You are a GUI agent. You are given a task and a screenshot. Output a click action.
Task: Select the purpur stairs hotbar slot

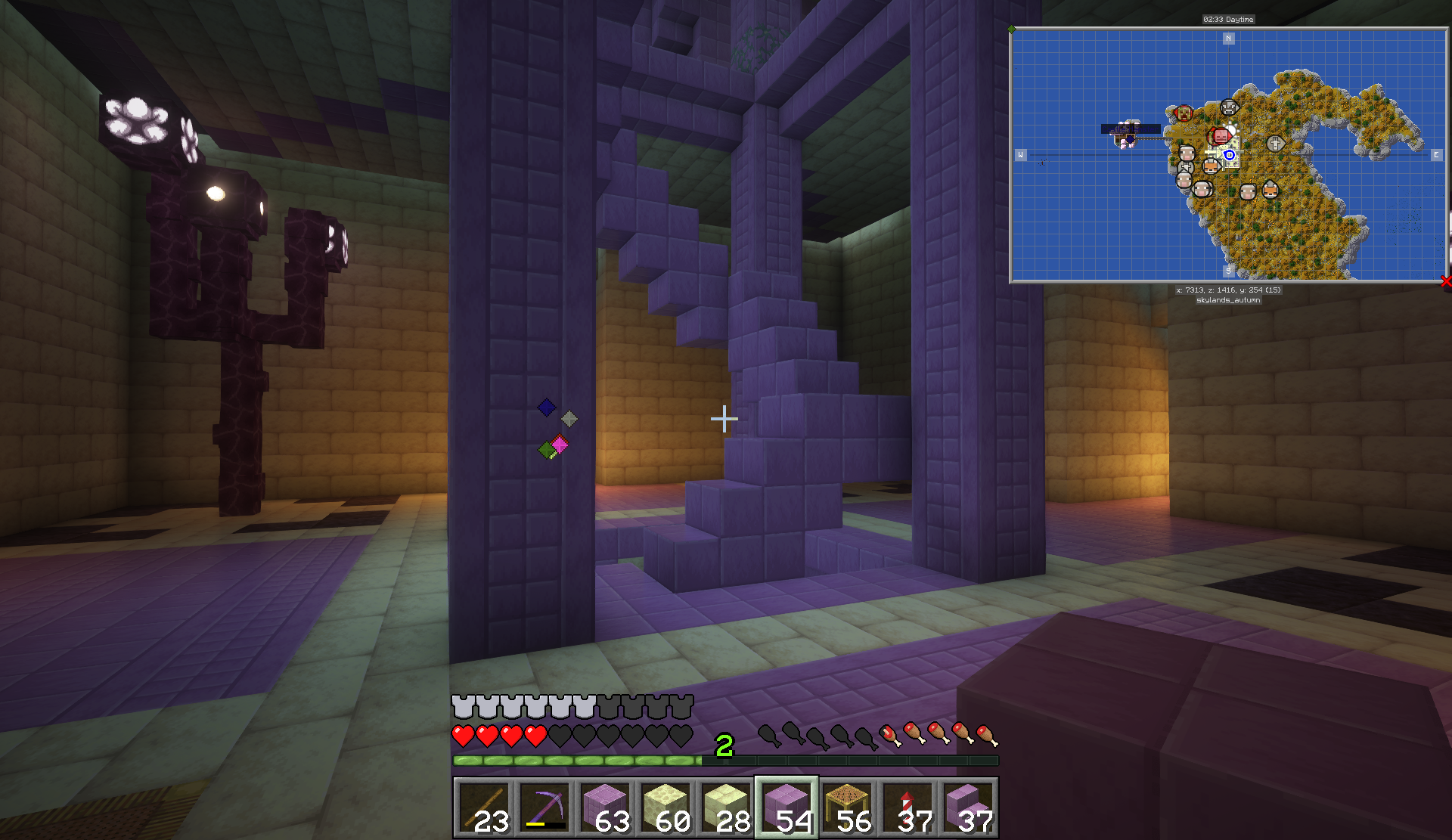point(968,807)
